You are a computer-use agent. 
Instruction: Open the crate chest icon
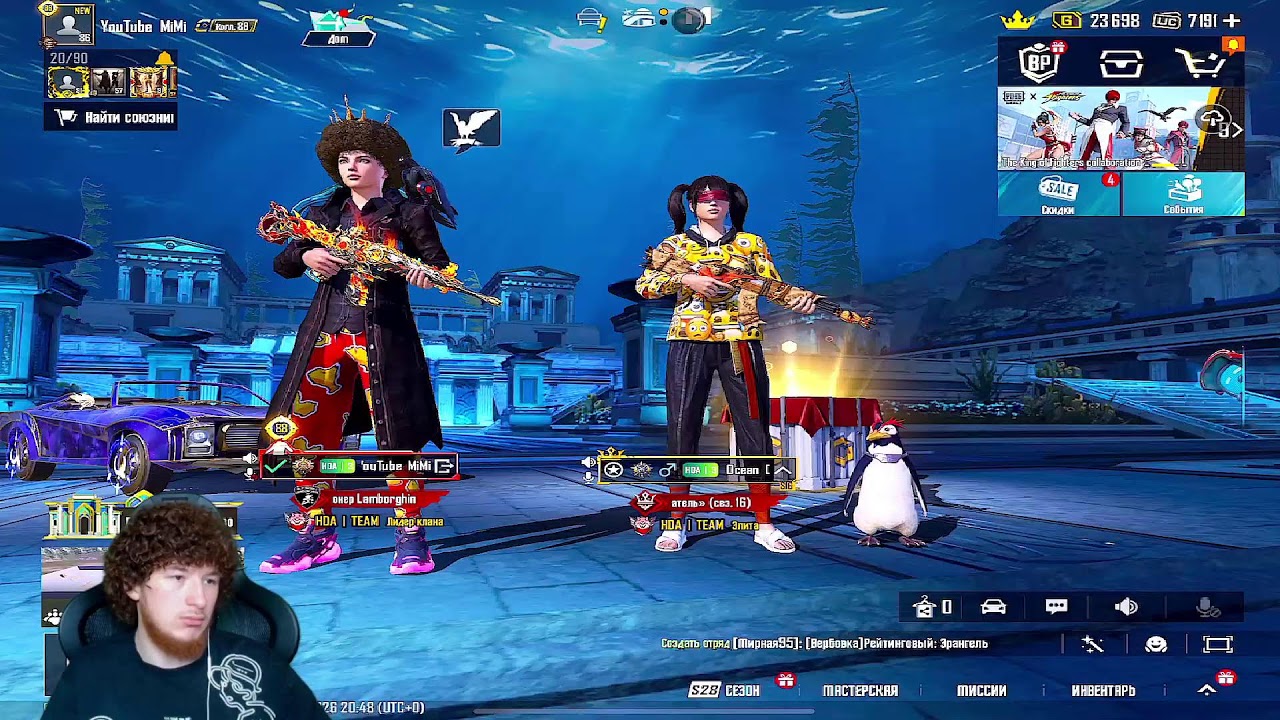(x=1121, y=64)
